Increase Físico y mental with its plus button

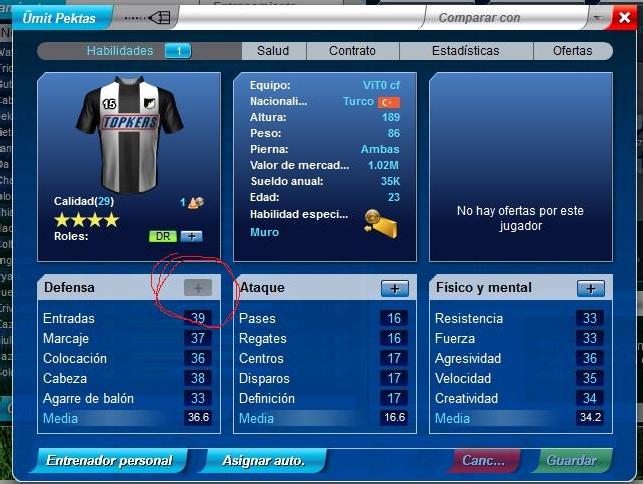[x=591, y=288]
